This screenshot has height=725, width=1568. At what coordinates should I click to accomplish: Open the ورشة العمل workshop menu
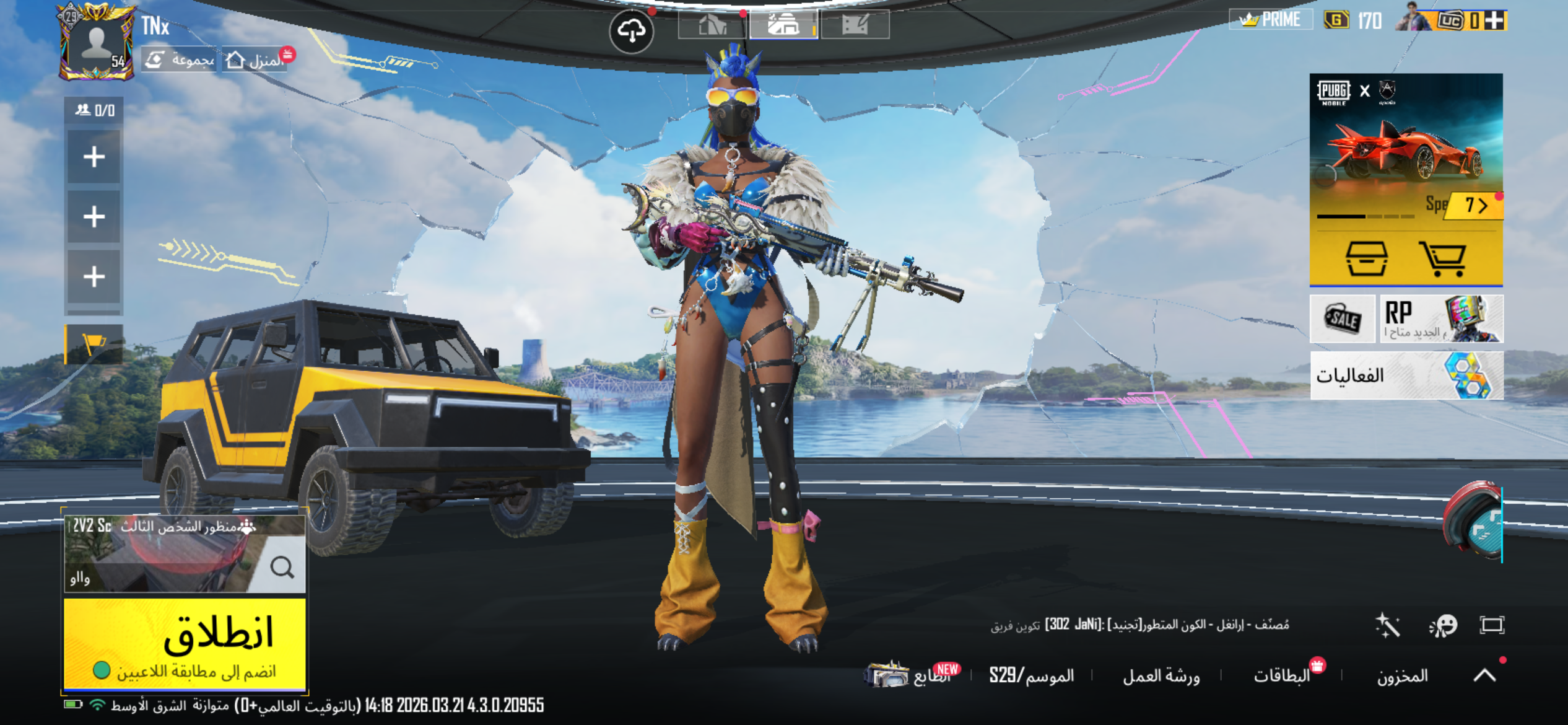click(x=1161, y=675)
